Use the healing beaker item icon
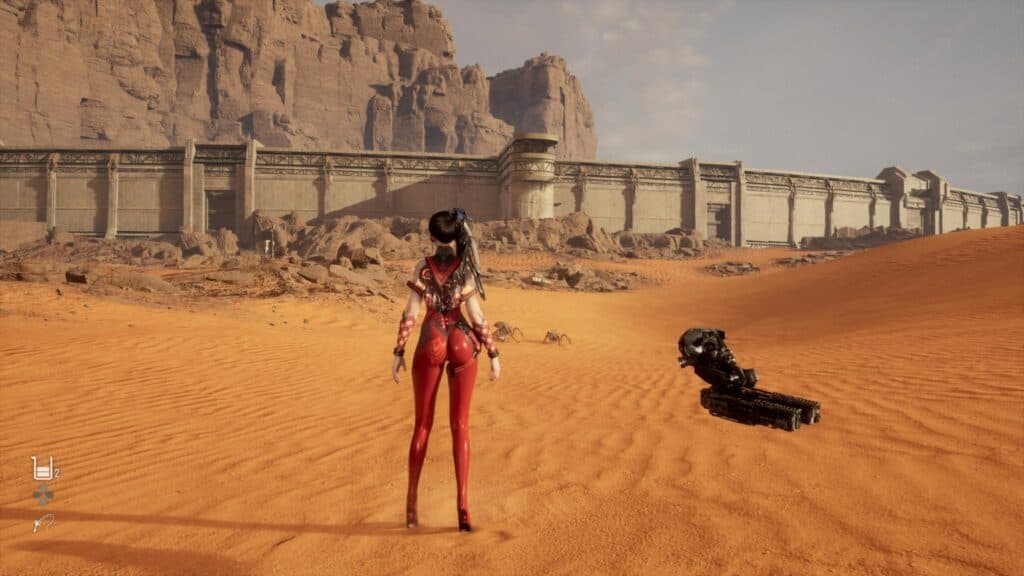1024x576 pixels. coord(42,467)
